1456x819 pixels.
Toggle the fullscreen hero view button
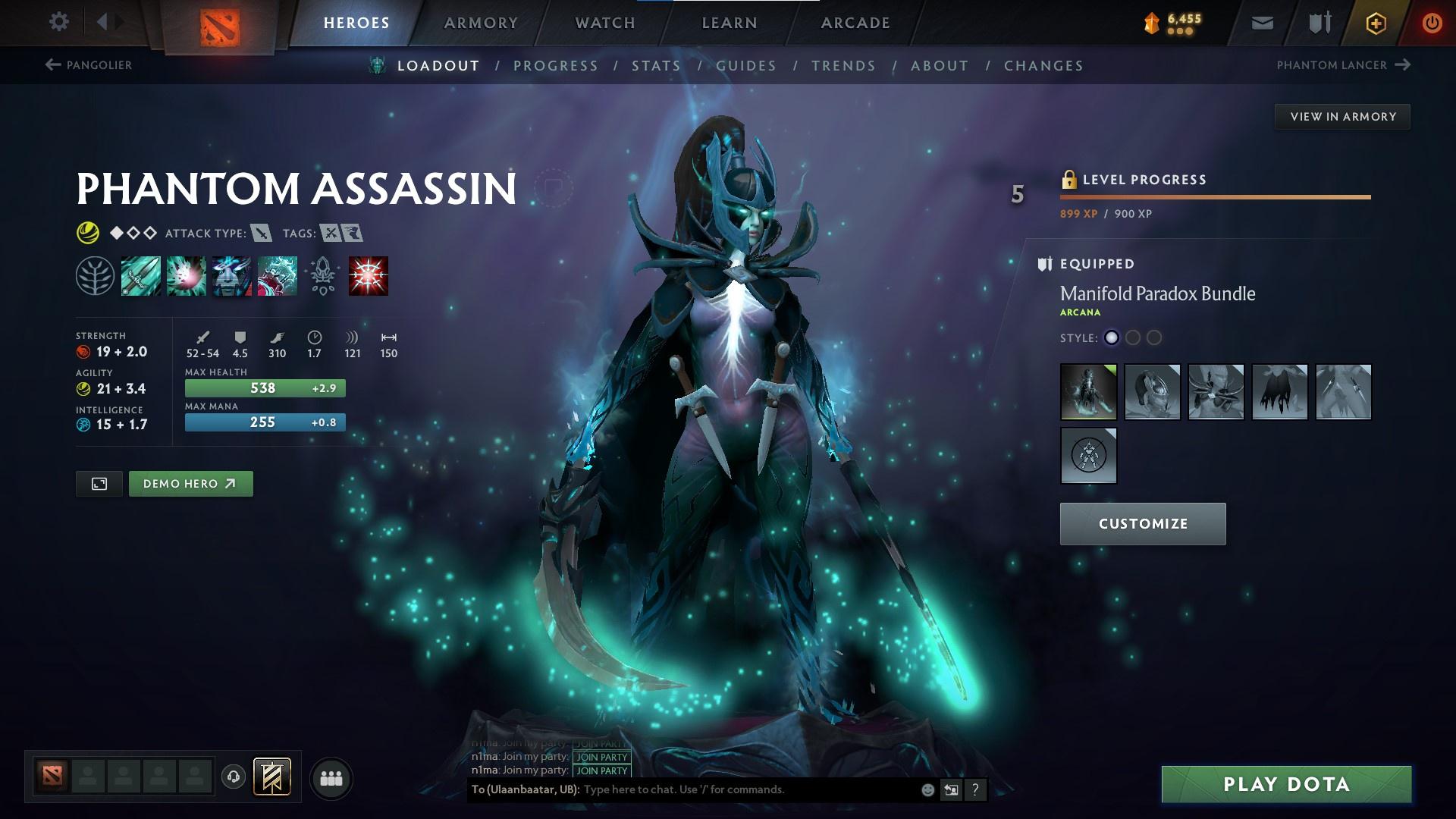pyautogui.click(x=99, y=484)
